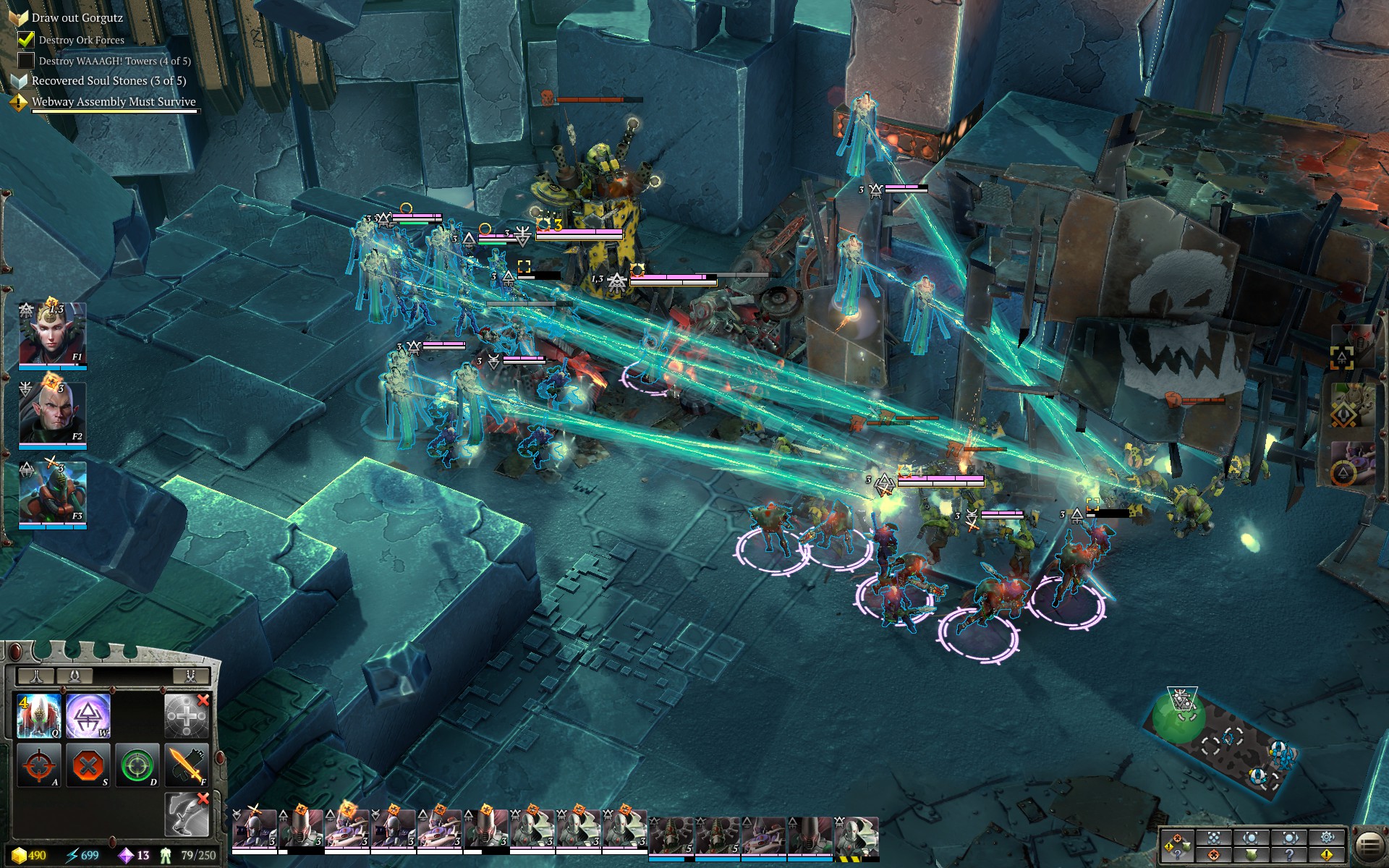Choose the green target D command
The height and width of the screenshot is (868, 1389).
coord(137,765)
